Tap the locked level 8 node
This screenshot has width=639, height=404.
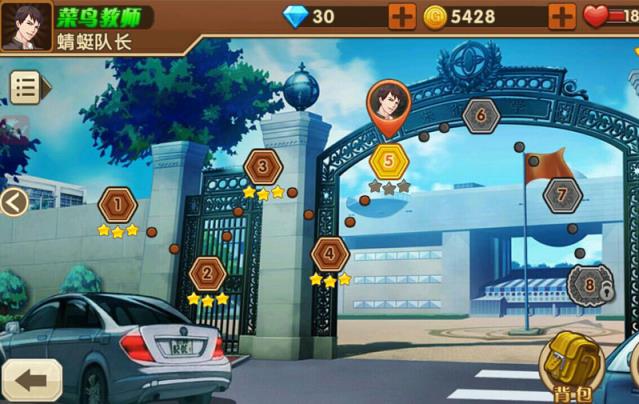[588, 286]
